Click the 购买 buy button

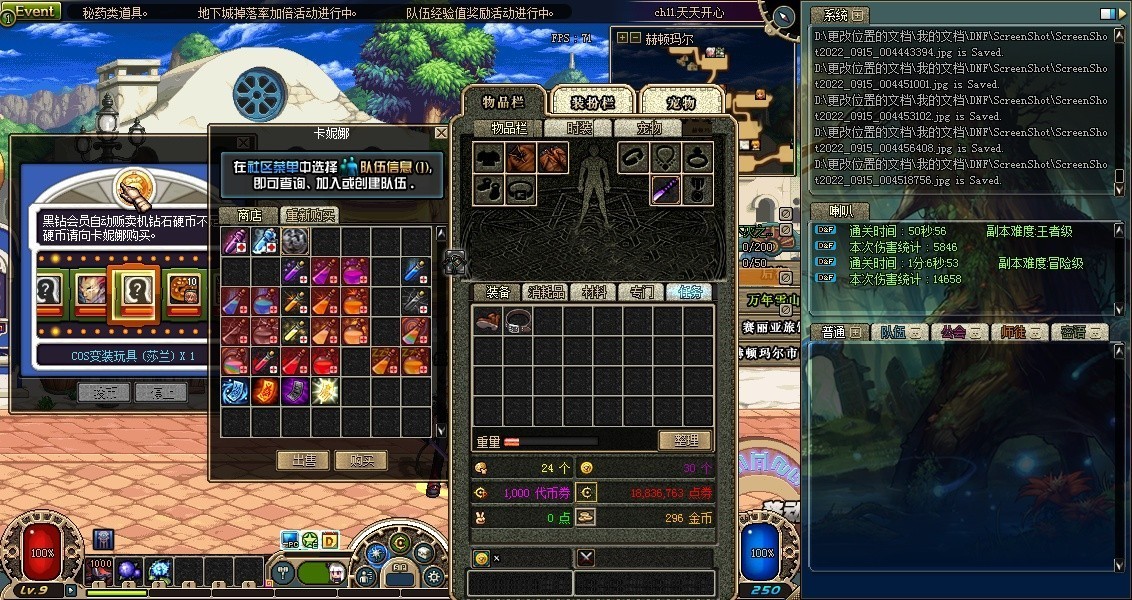(361, 460)
